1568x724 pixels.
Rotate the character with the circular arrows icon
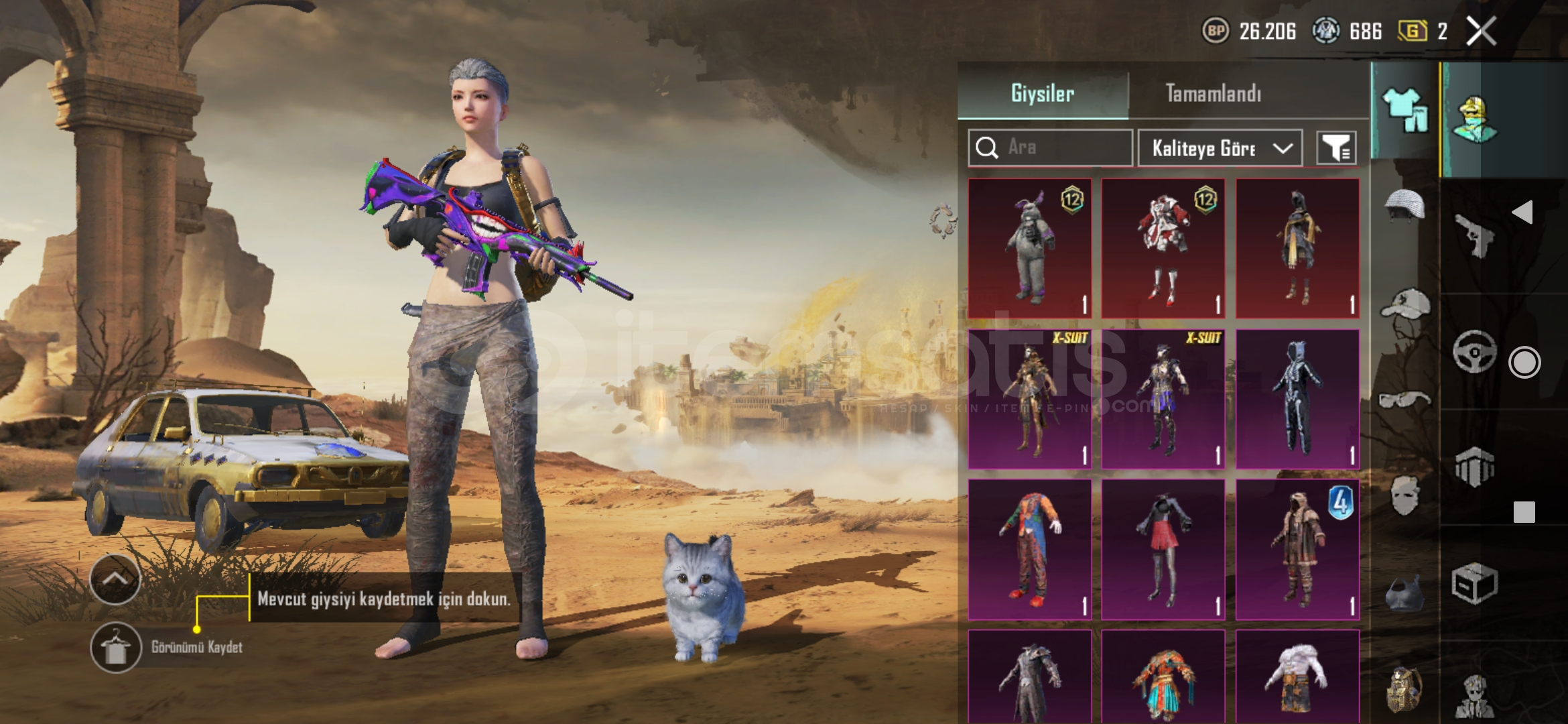click(x=943, y=221)
